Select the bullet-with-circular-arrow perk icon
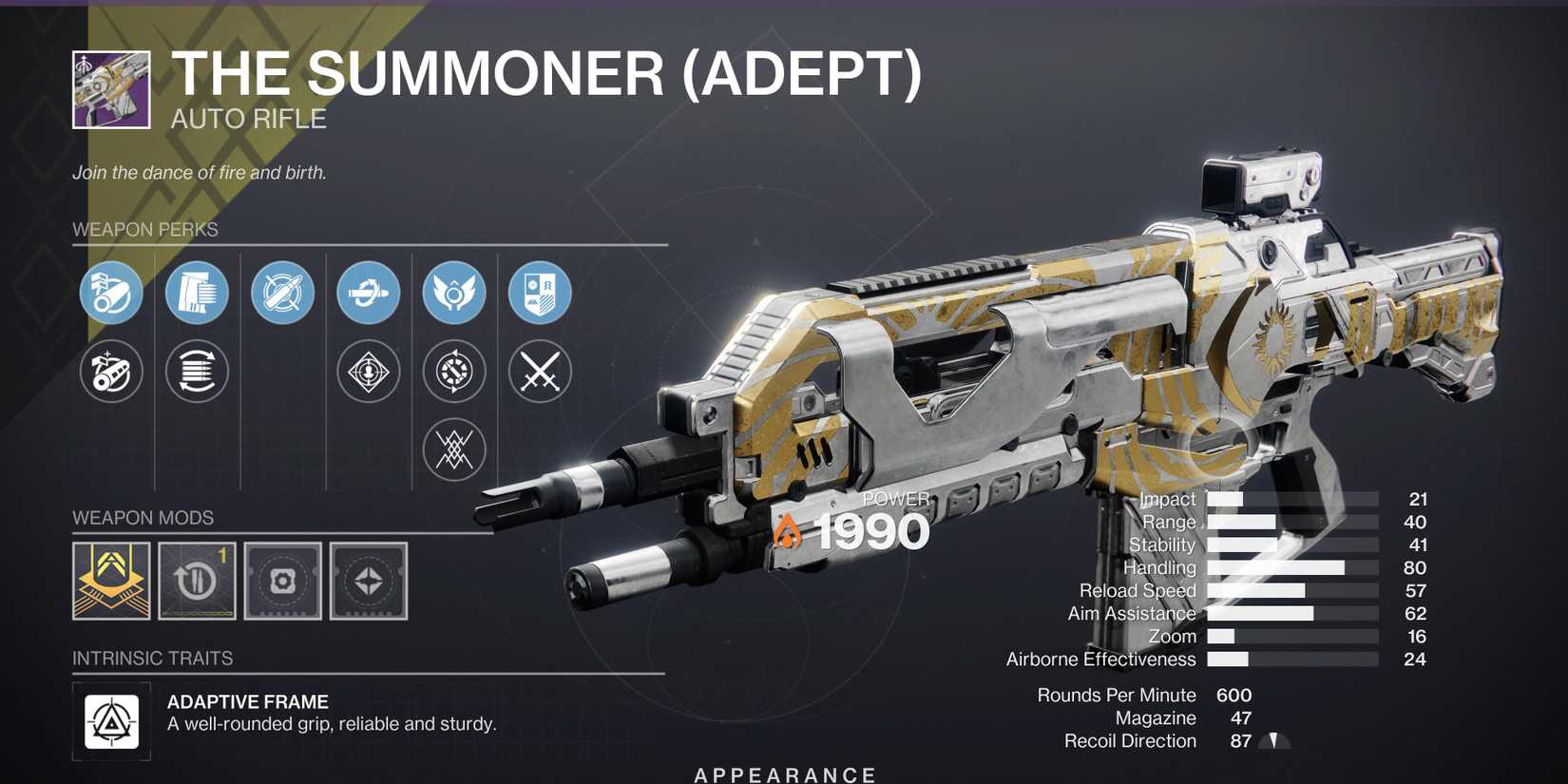Viewport: 1568px width, 784px height. [x=367, y=293]
